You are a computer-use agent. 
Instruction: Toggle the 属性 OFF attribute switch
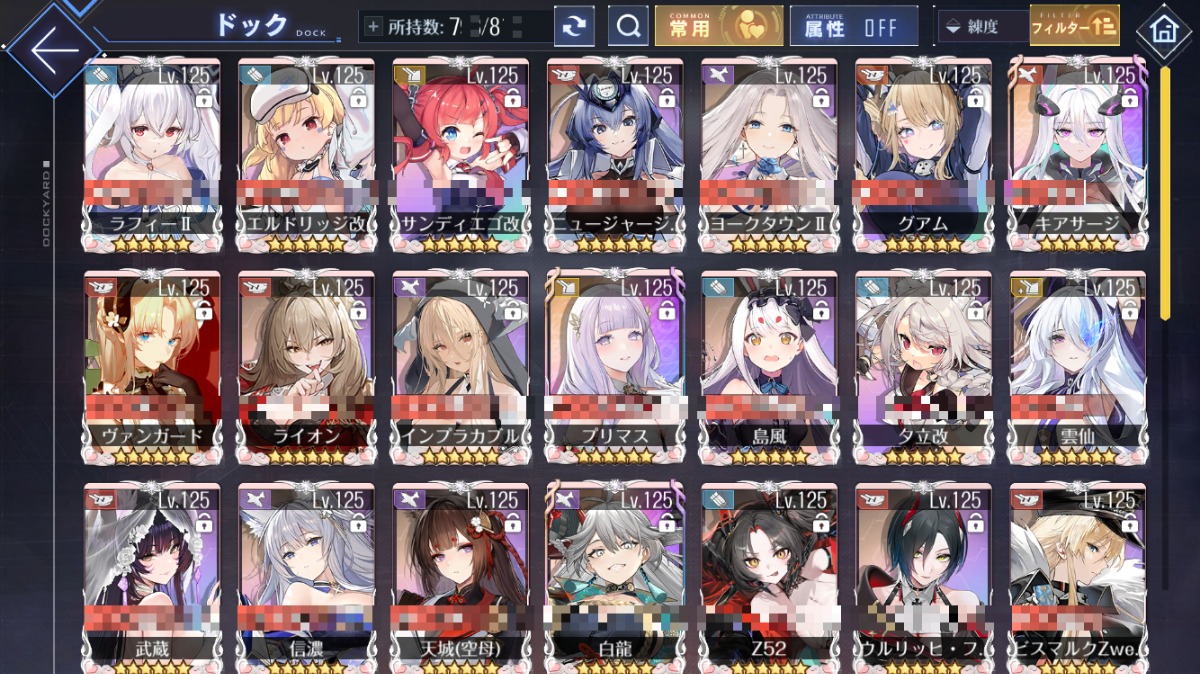click(853, 27)
